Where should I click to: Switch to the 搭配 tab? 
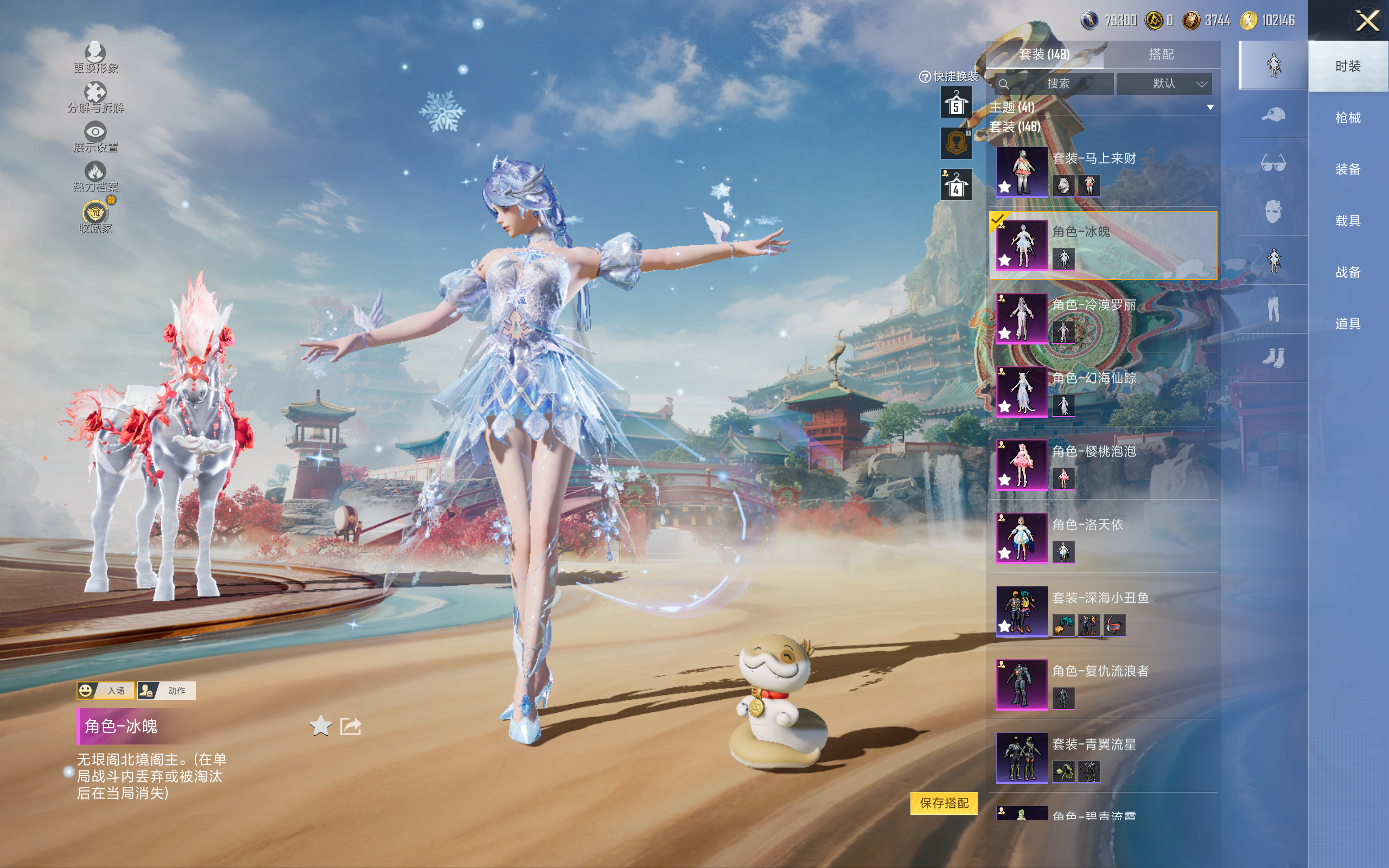click(x=1161, y=55)
